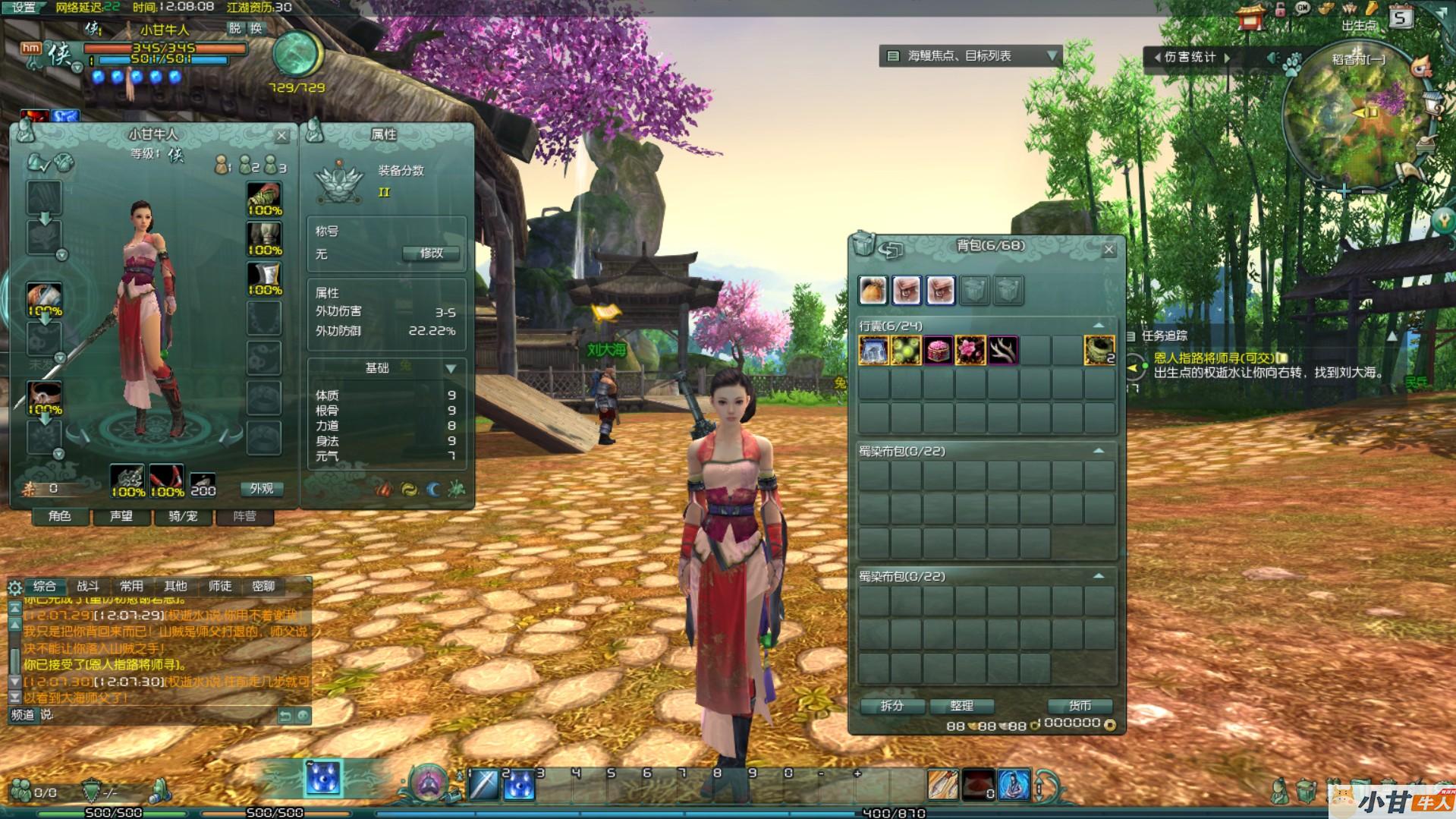Open the 海鳗焦点、目标列表 dropdown
1456x819 pixels.
click(x=1052, y=55)
